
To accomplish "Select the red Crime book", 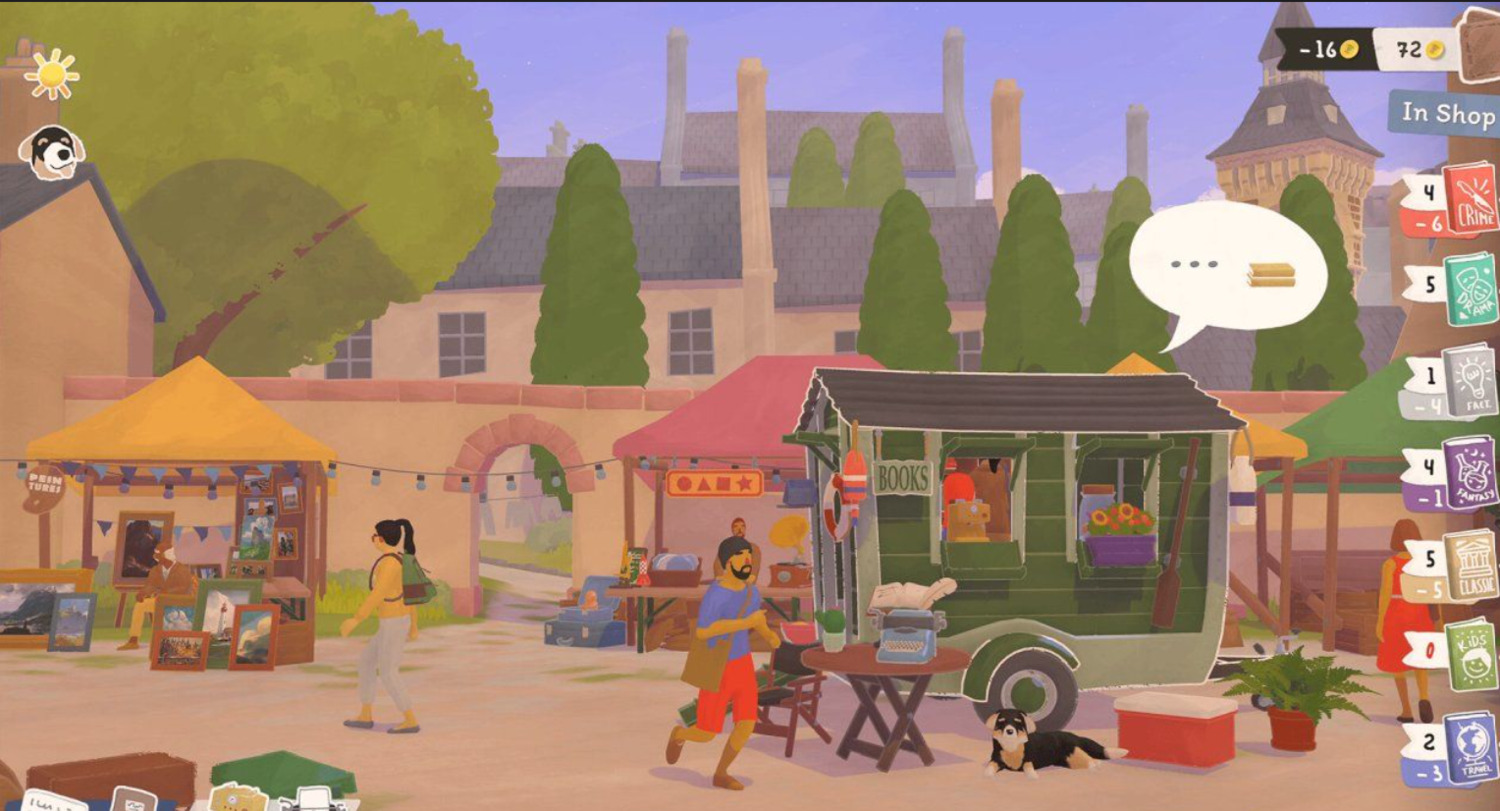I will [1470, 200].
